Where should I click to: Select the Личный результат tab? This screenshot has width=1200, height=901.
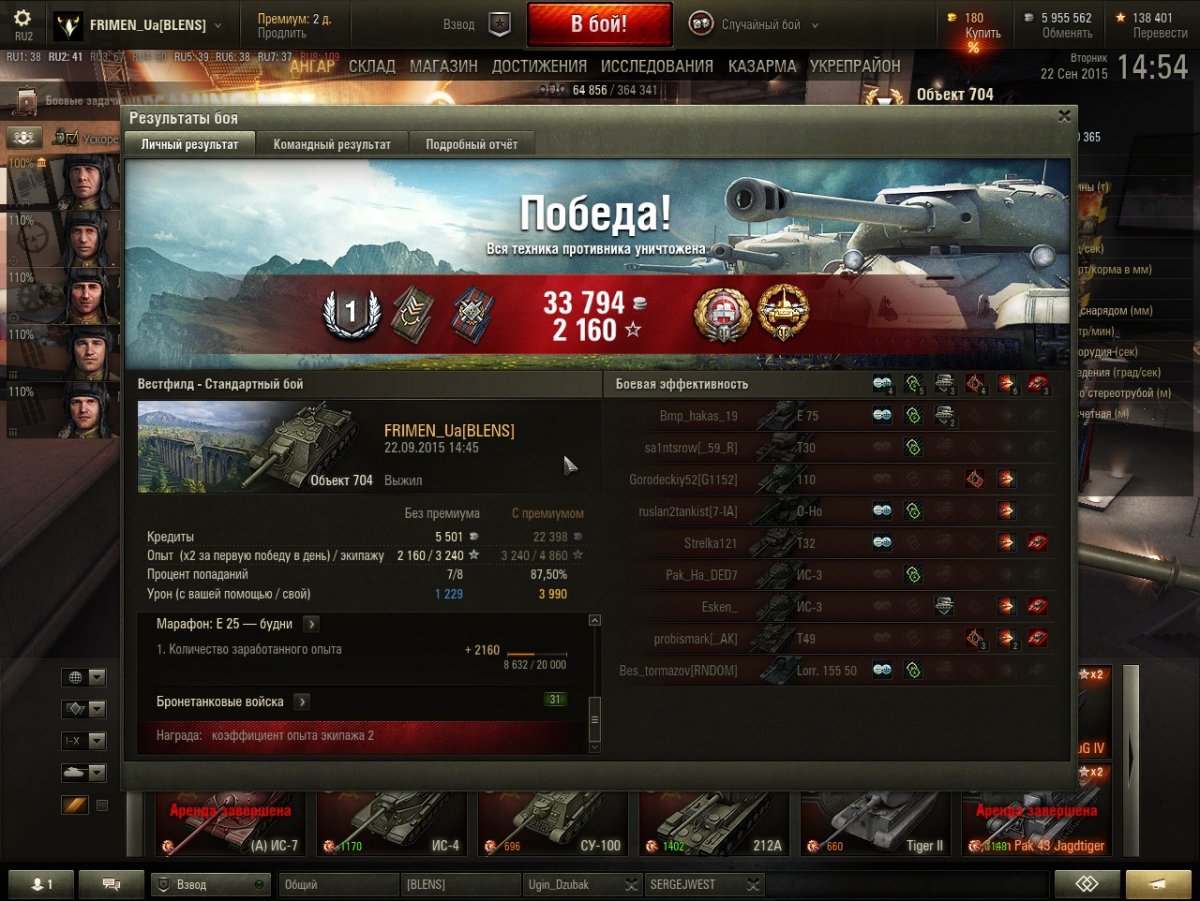click(190, 144)
